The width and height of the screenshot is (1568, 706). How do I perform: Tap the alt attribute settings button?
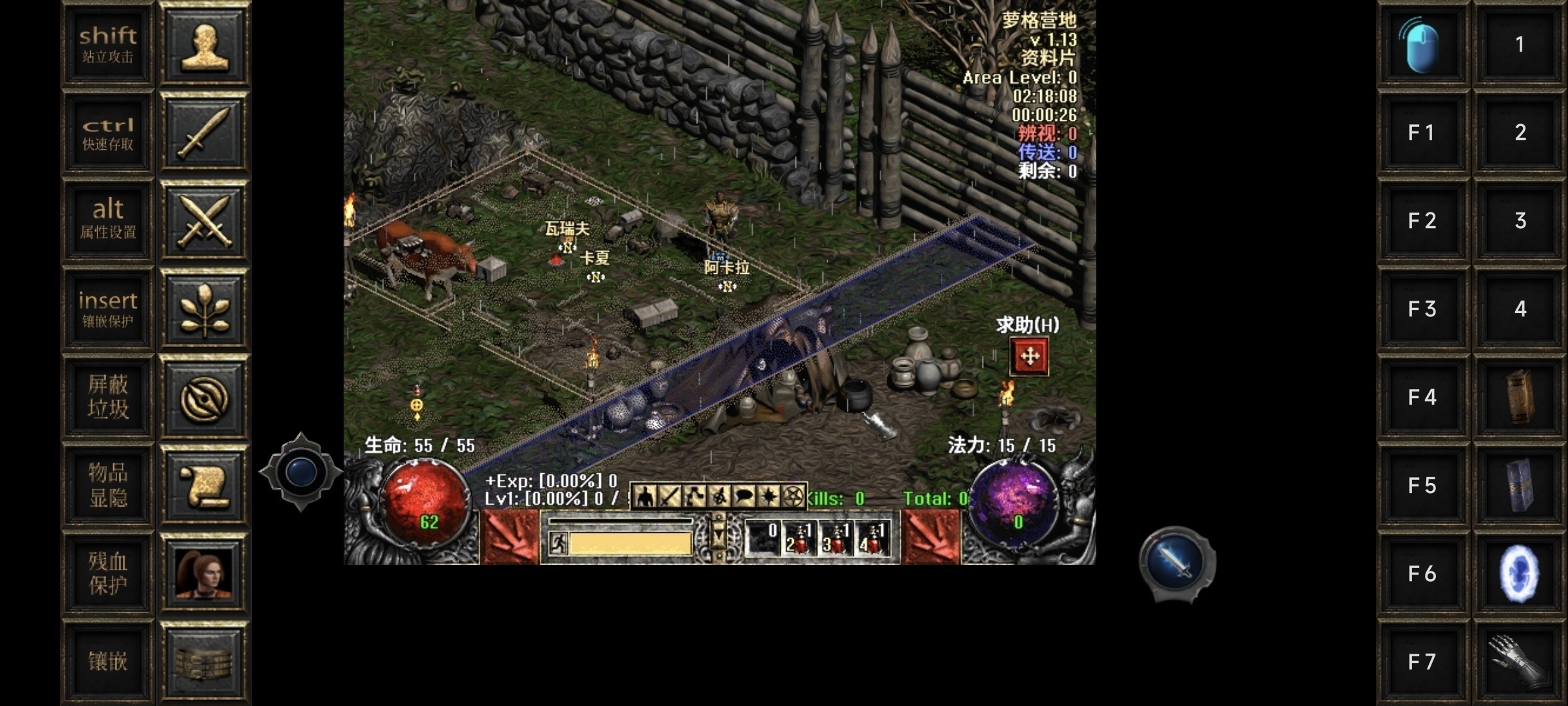pyautogui.click(x=108, y=220)
